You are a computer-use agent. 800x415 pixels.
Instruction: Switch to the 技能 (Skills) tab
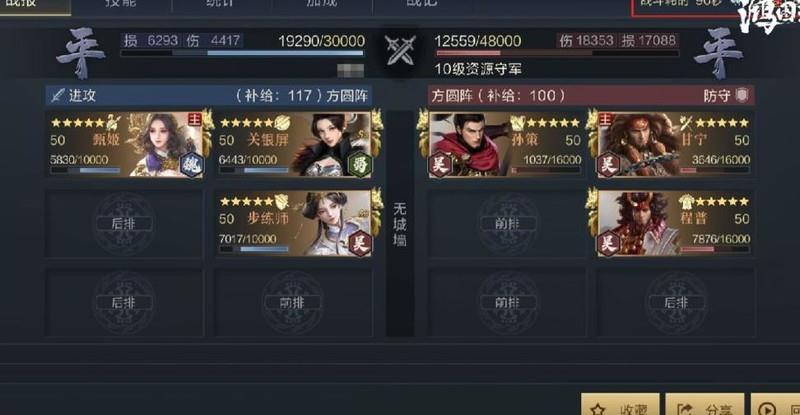coord(121,5)
